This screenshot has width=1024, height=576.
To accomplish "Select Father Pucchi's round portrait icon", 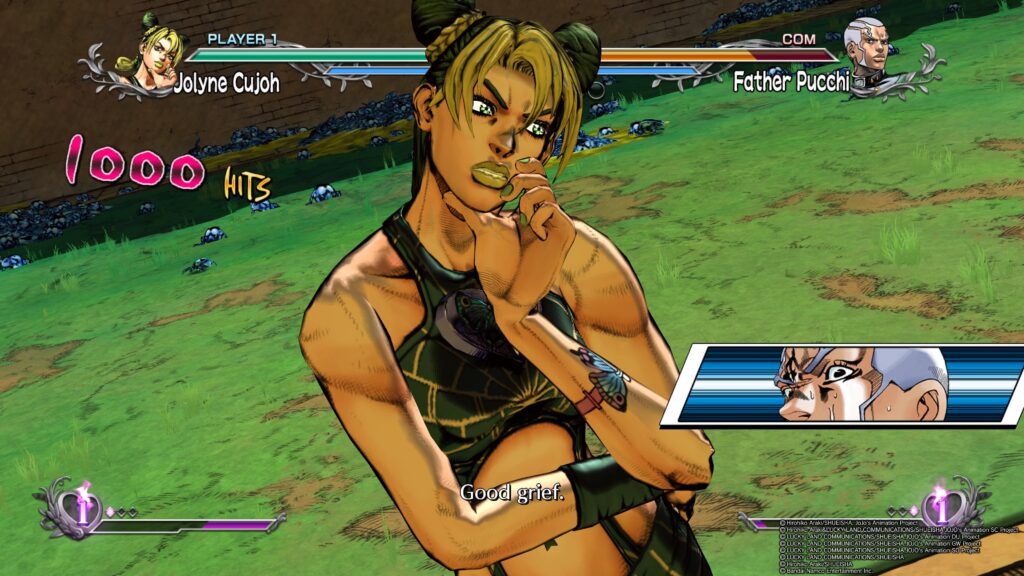I will pos(866,50).
